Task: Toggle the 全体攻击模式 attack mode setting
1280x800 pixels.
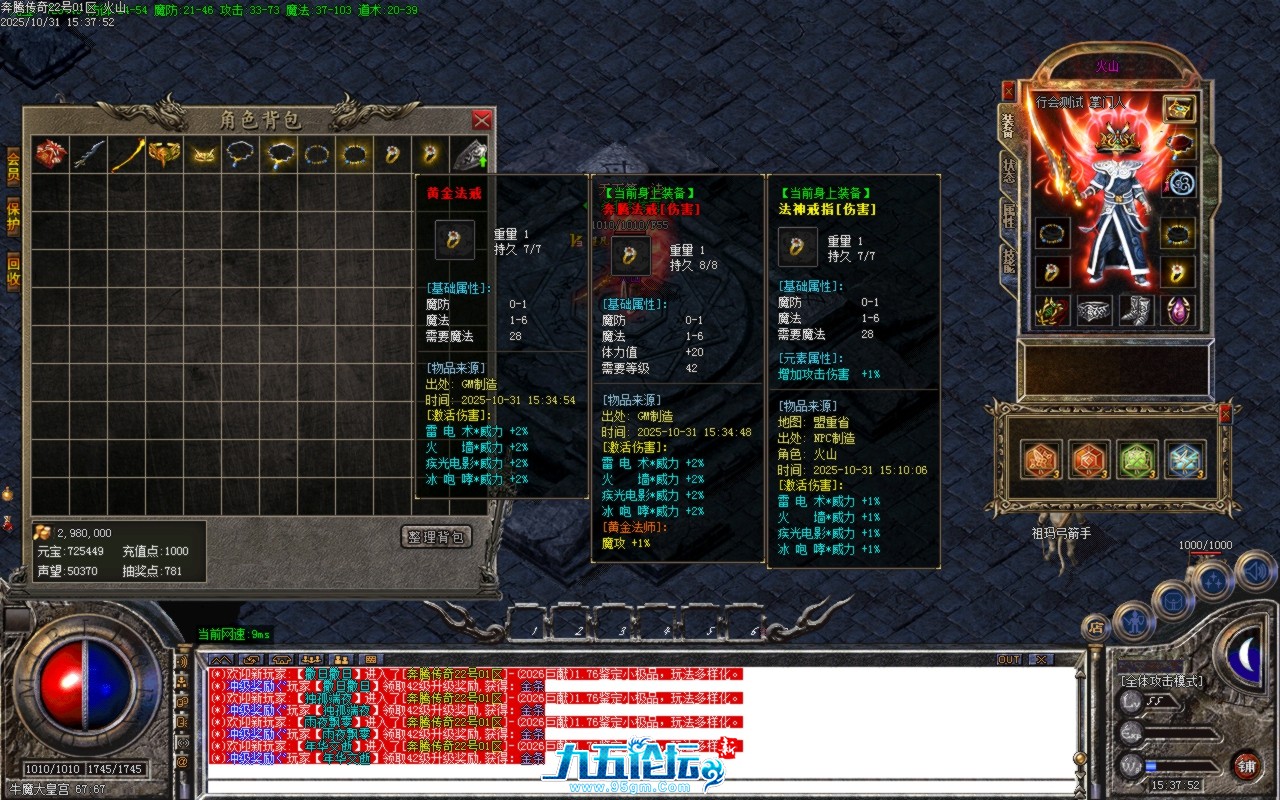Action: pos(1162,682)
